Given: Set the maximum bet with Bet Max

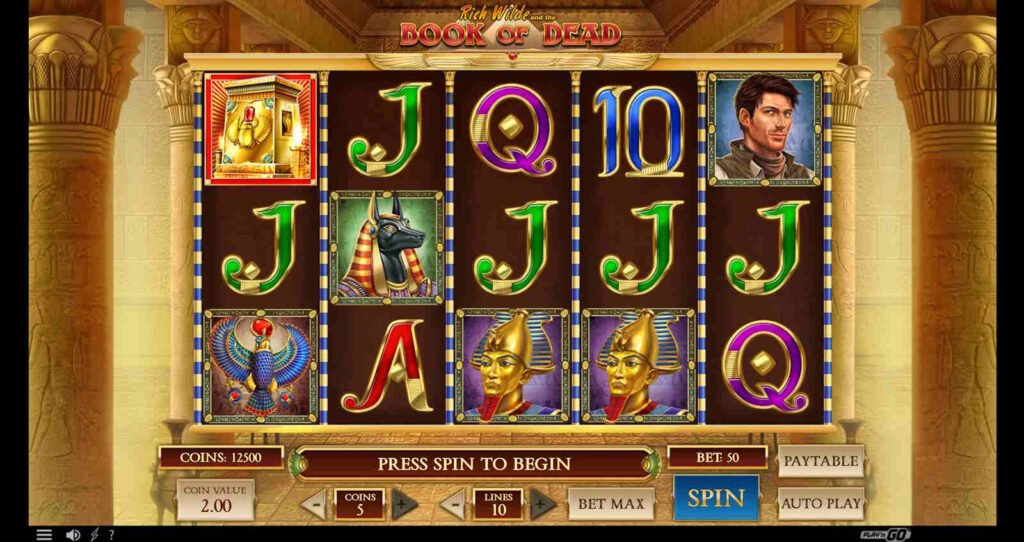Looking at the screenshot, I should 611,503.
